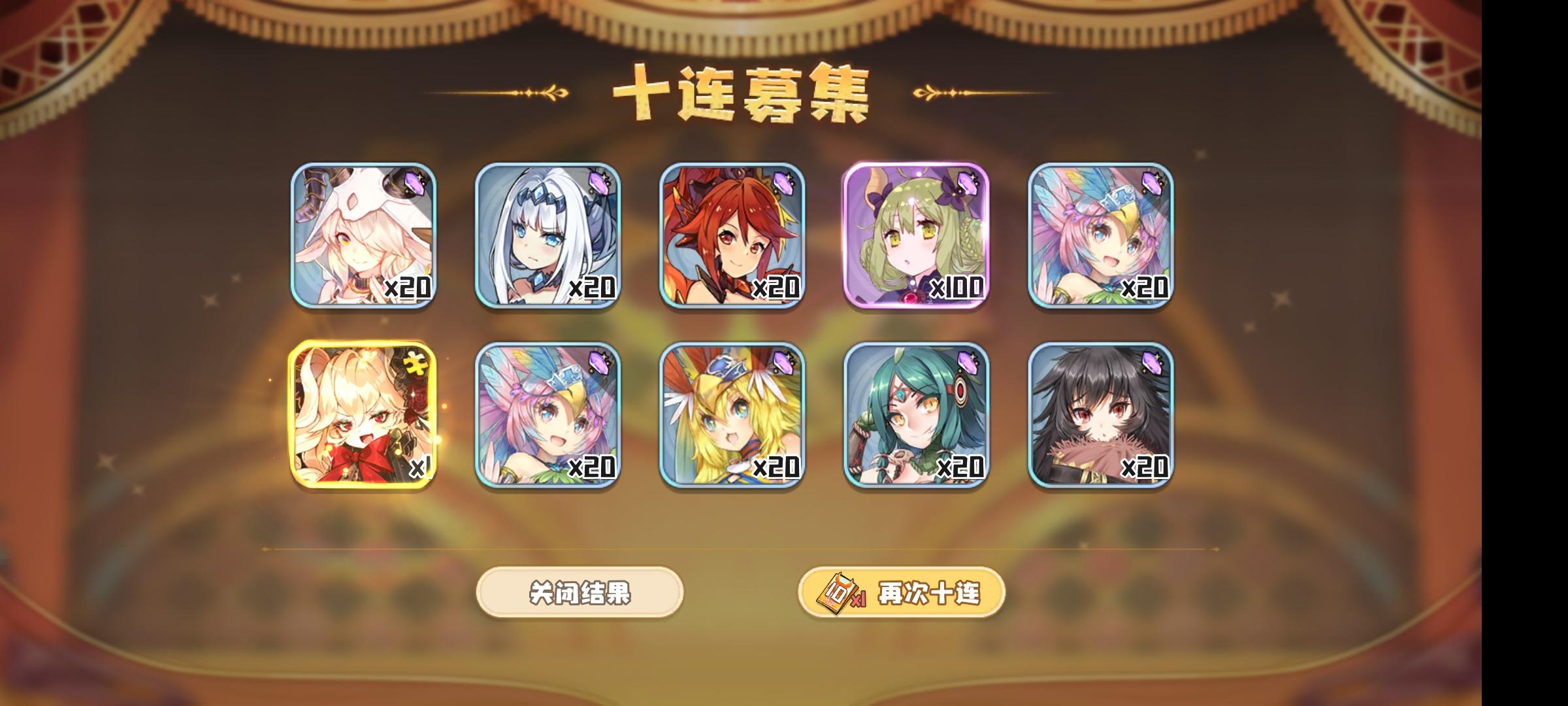The height and width of the screenshot is (706, 1568).
Task: Click the gem icon on the x100 green-haired card
Action: point(969,184)
